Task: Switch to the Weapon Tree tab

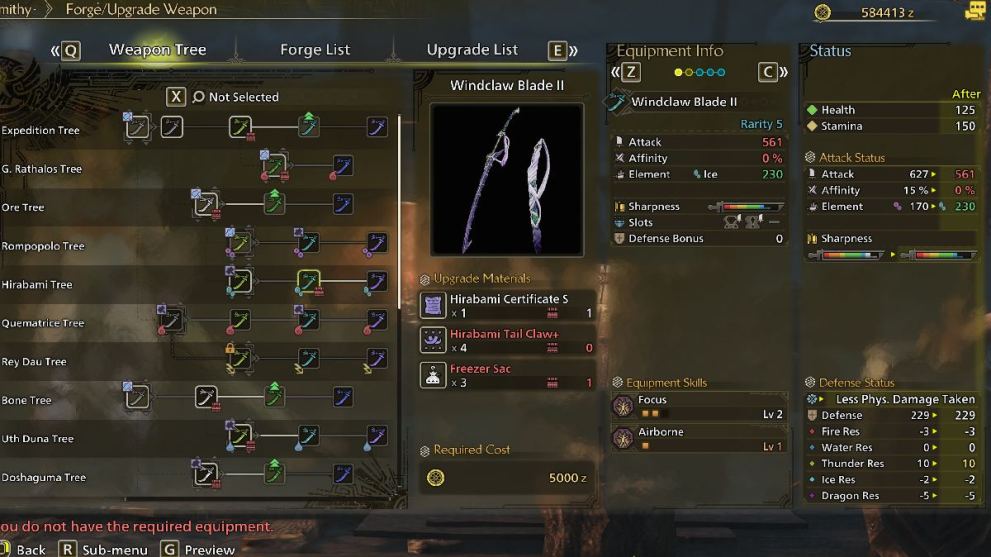Action: (x=157, y=50)
